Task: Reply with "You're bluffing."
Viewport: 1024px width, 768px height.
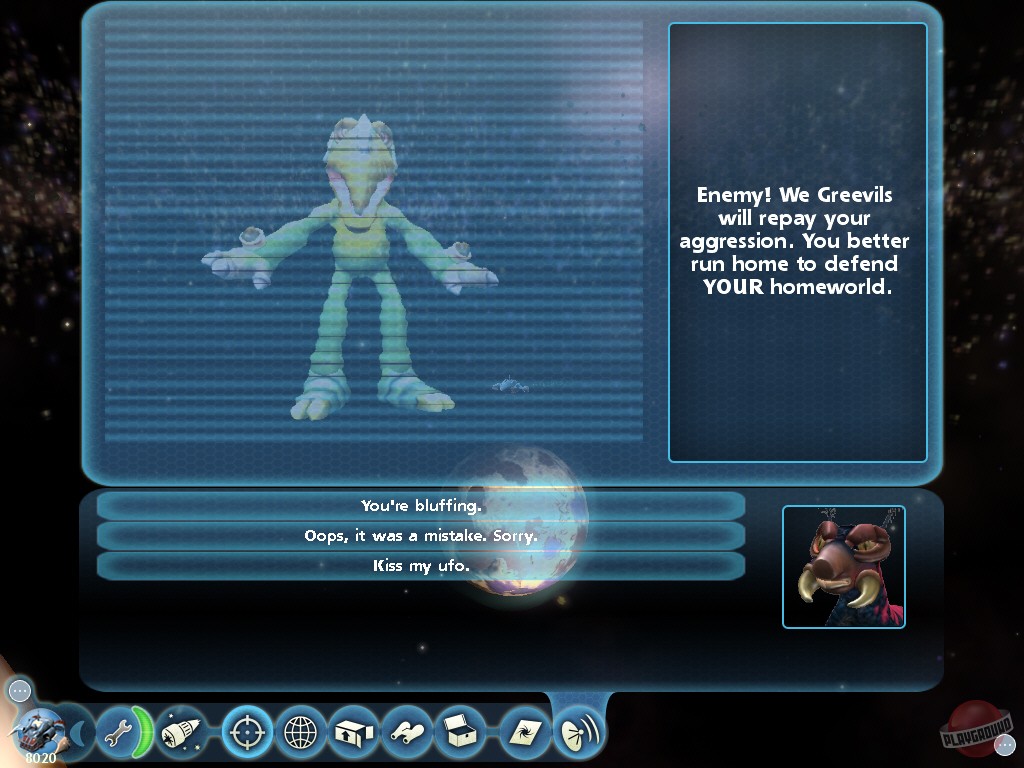Action: tap(421, 506)
